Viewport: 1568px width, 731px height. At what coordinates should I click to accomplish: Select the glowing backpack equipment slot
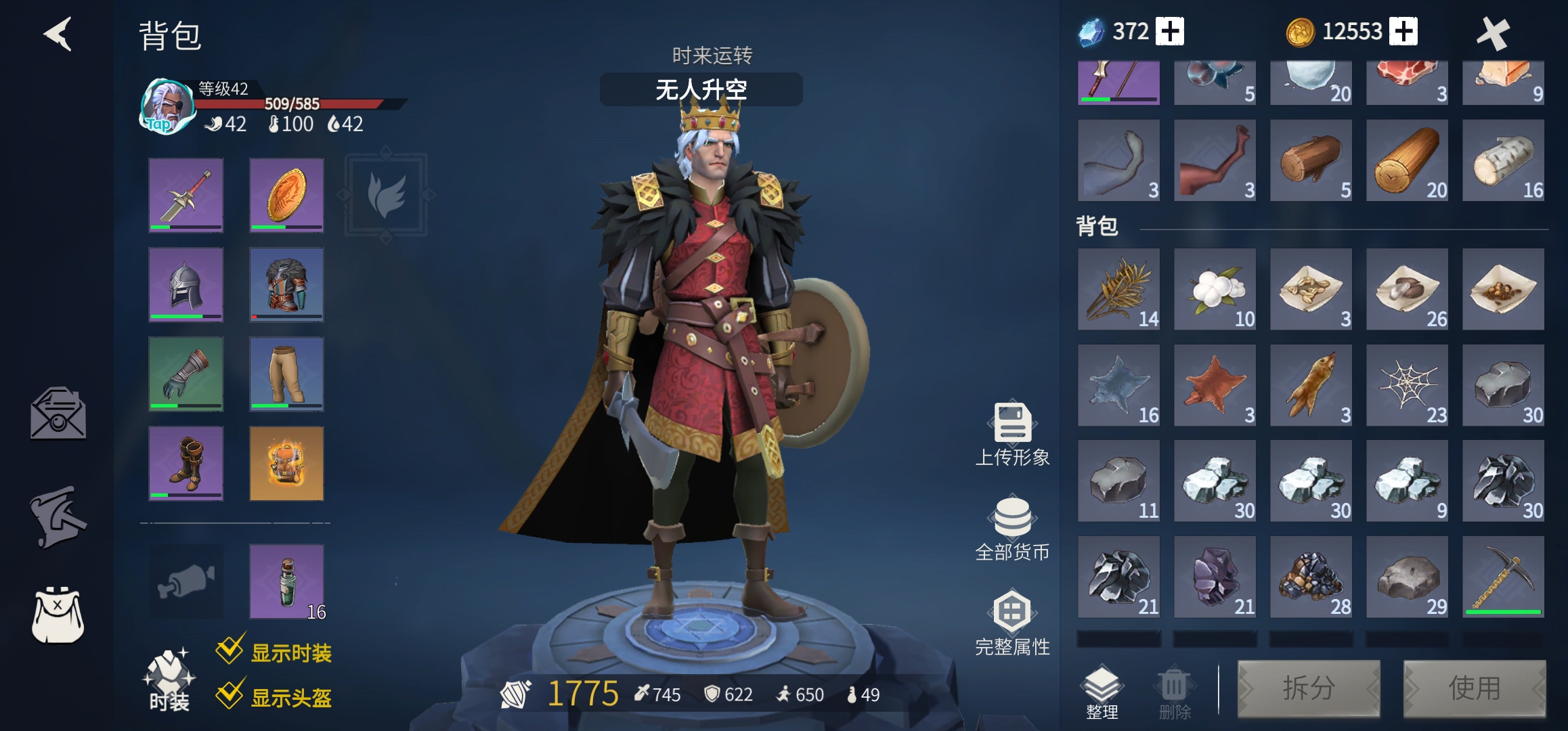286,464
